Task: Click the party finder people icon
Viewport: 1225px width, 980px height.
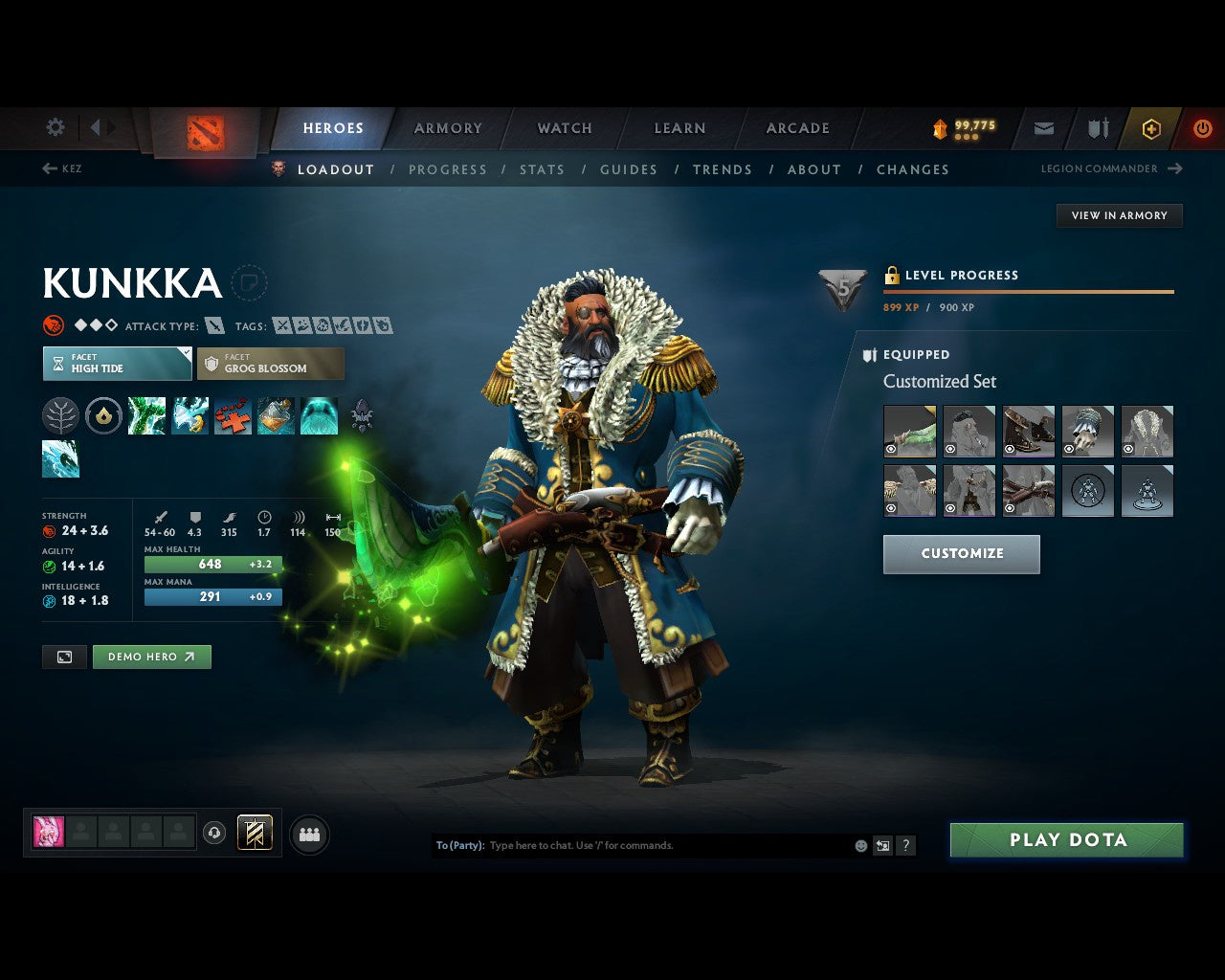Action: (x=308, y=834)
